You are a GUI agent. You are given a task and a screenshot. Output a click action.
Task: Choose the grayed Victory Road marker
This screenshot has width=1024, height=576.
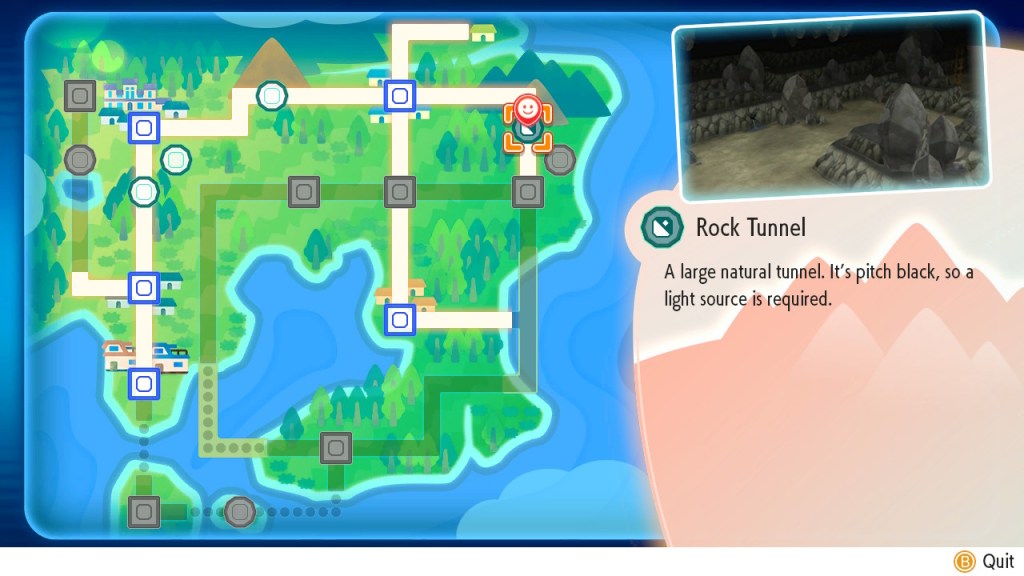tap(80, 159)
